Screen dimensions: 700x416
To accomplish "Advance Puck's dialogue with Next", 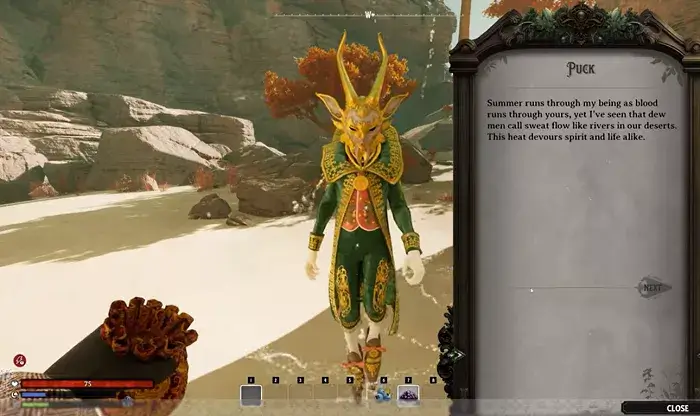I will (x=651, y=288).
